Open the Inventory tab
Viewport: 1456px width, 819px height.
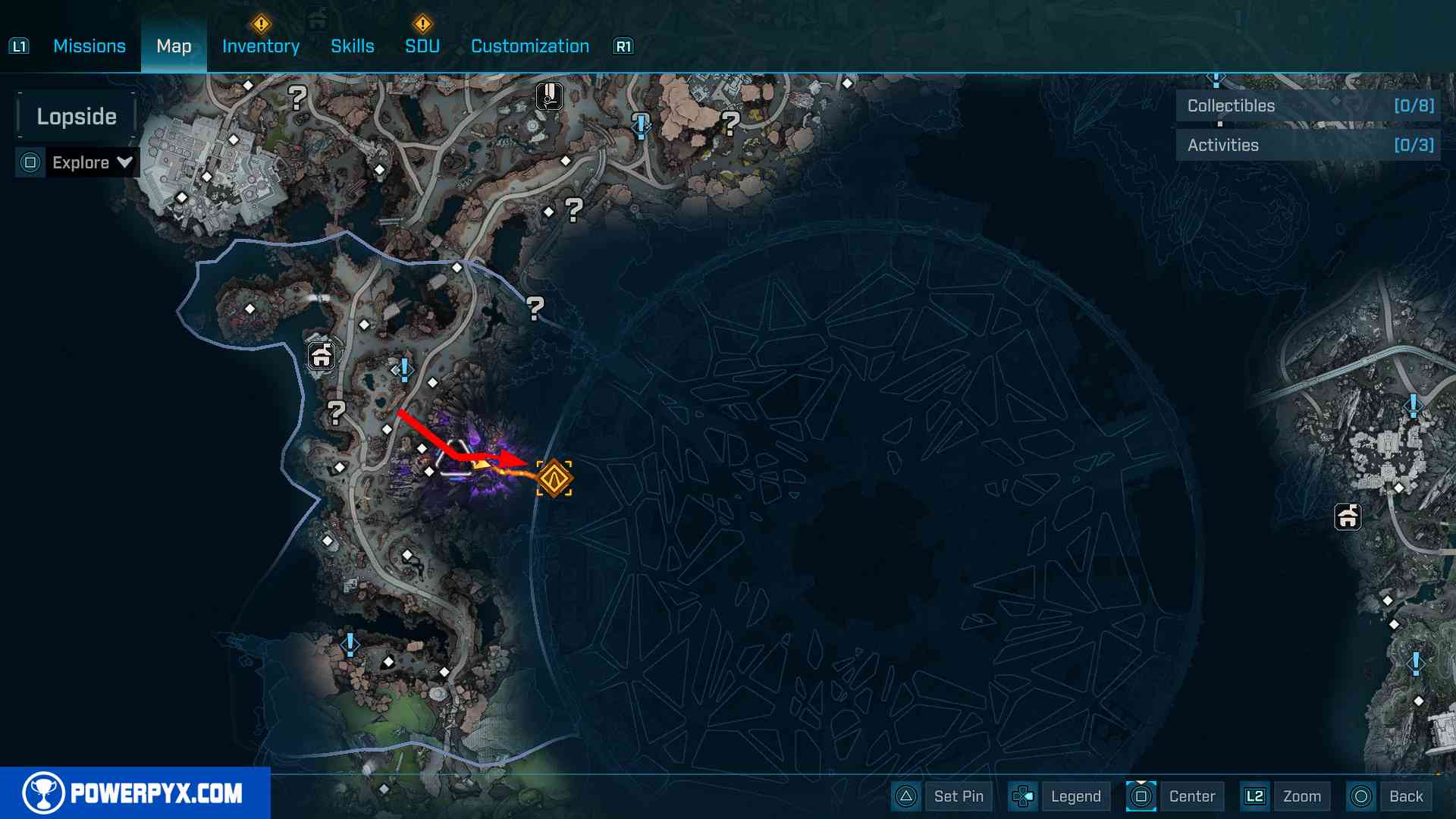point(260,45)
